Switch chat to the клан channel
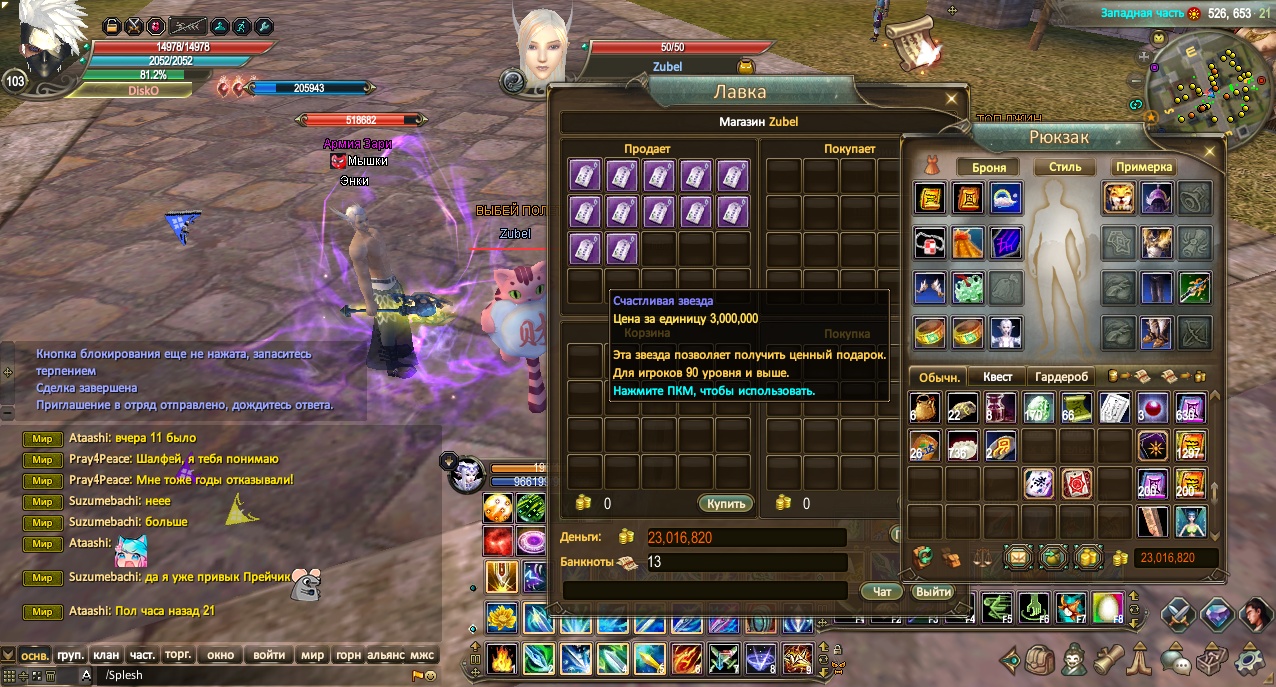 (x=106, y=656)
